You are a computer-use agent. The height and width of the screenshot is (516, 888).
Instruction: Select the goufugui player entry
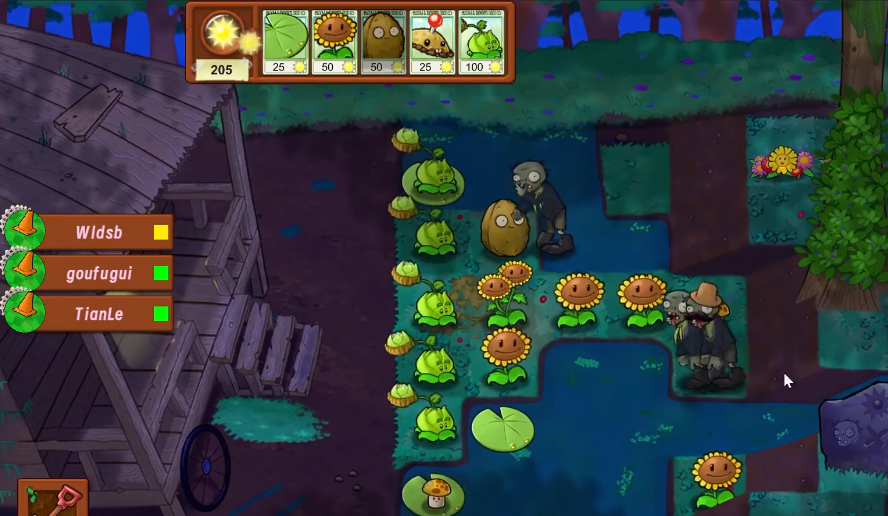(x=98, y=272)
